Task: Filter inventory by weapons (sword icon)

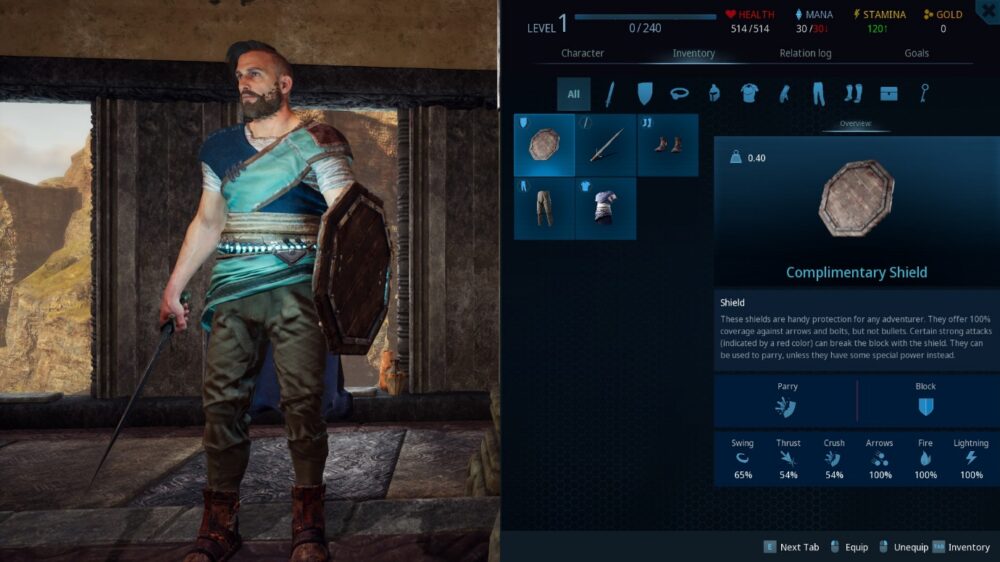Action: [609, 94]
